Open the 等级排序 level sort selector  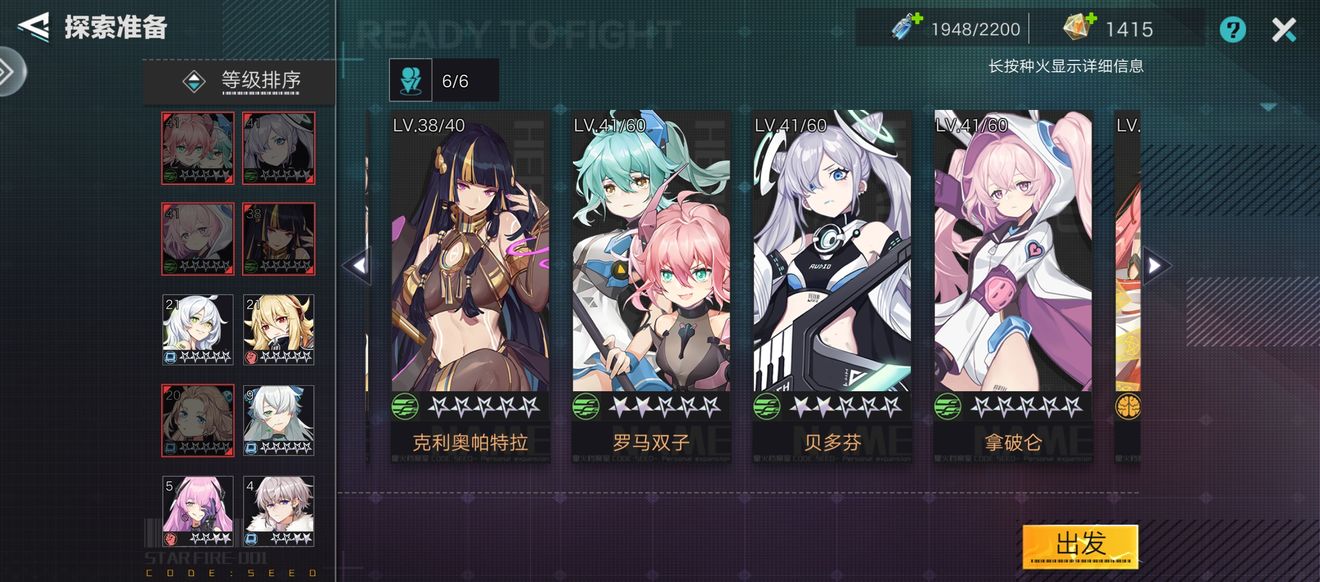(238, 81)
